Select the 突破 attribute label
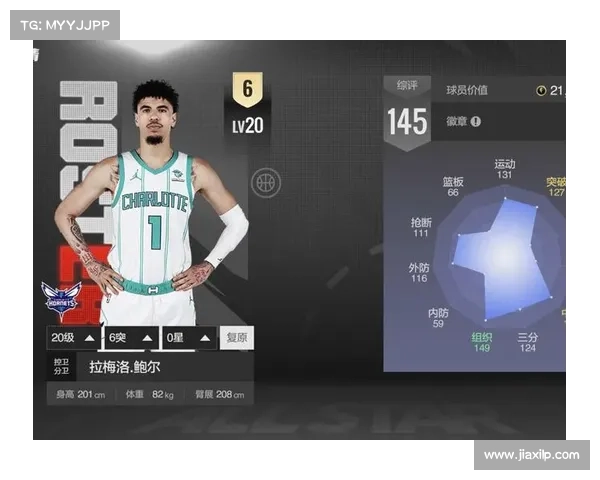Image resolution: width=600 pixels, height=480 pixels. (556, 181)
